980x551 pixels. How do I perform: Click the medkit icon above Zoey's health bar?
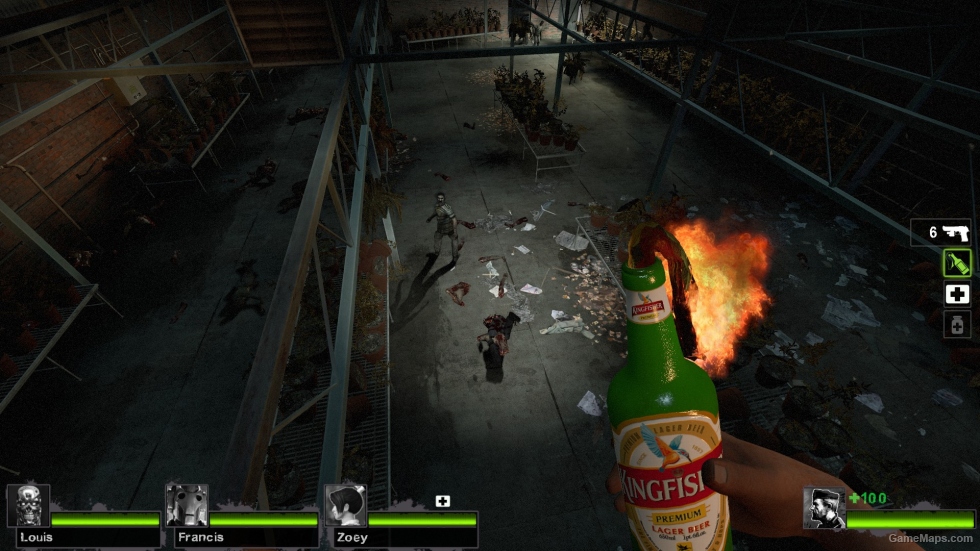[x=442, y=501]
